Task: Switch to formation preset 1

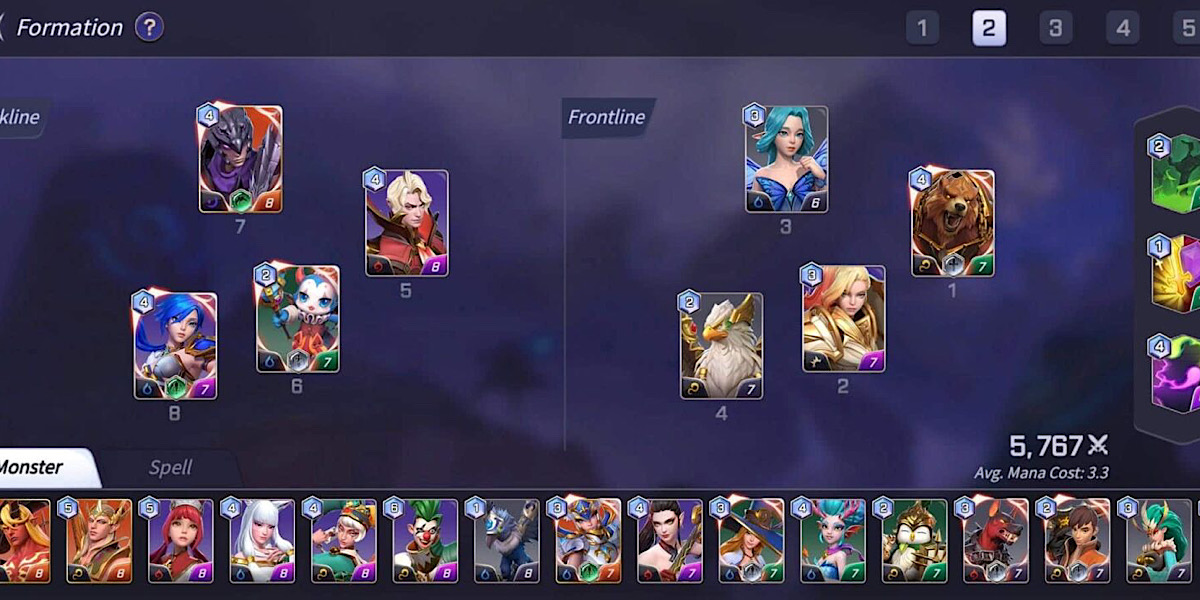Action: pyautogui.click(x=922, y=28)
